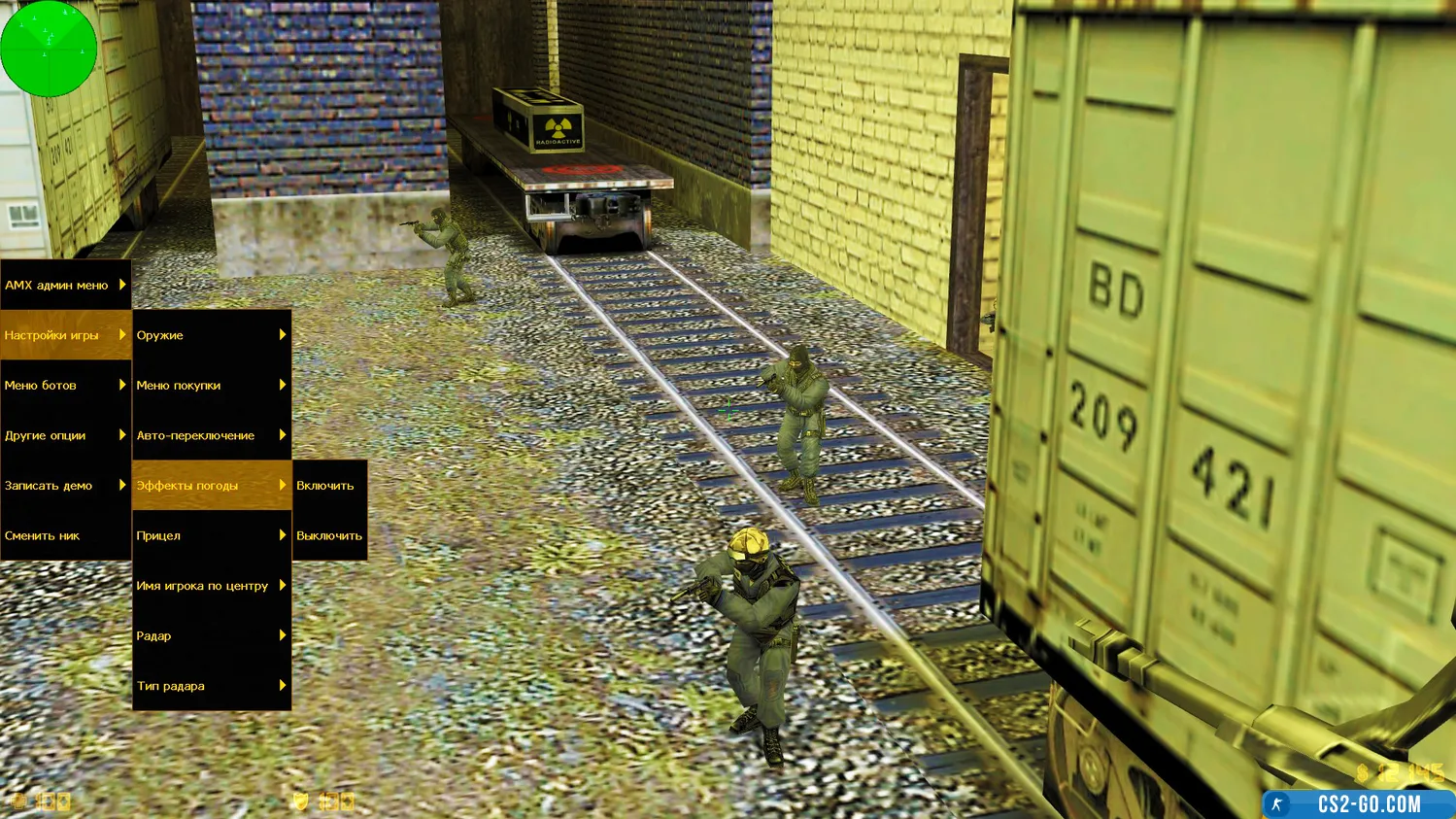Choose Включить for weather effects
Image resolution: width=1456 pixels, height=819 pixels.
[329, 486]
